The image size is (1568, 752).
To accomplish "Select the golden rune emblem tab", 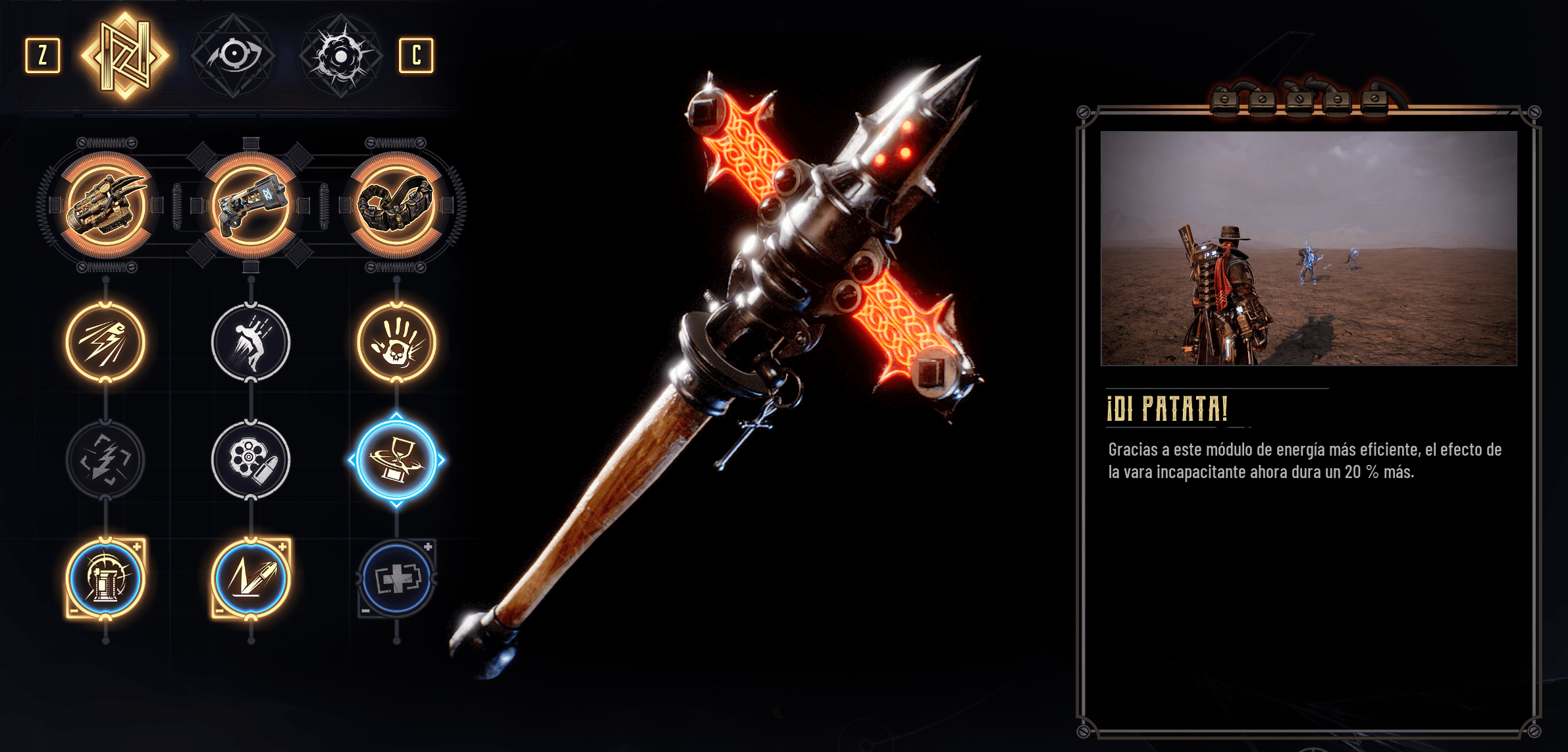I will [125, 55].
